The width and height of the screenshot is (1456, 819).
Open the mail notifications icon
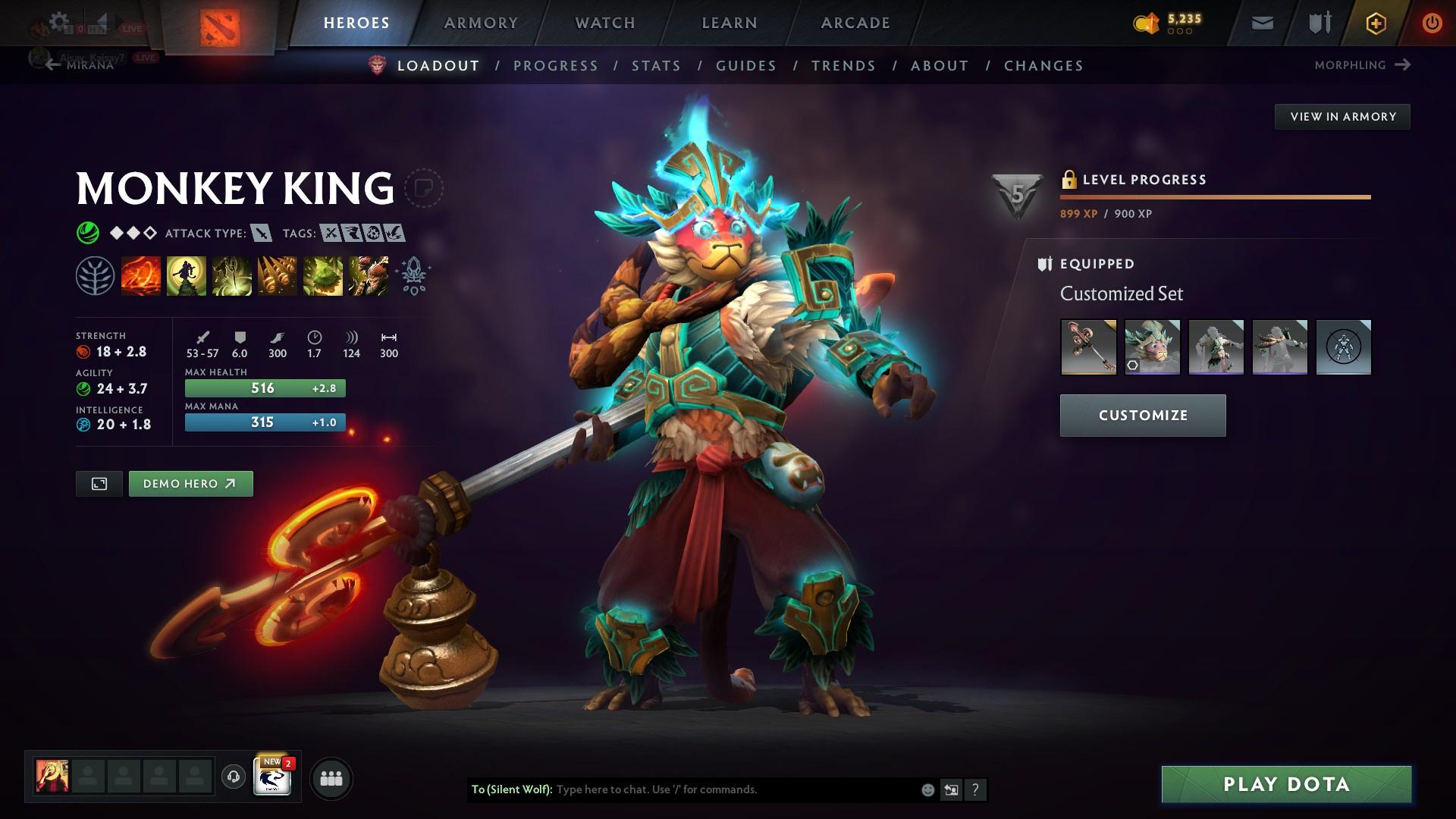pyautogui.click(x=1261, y=22)
